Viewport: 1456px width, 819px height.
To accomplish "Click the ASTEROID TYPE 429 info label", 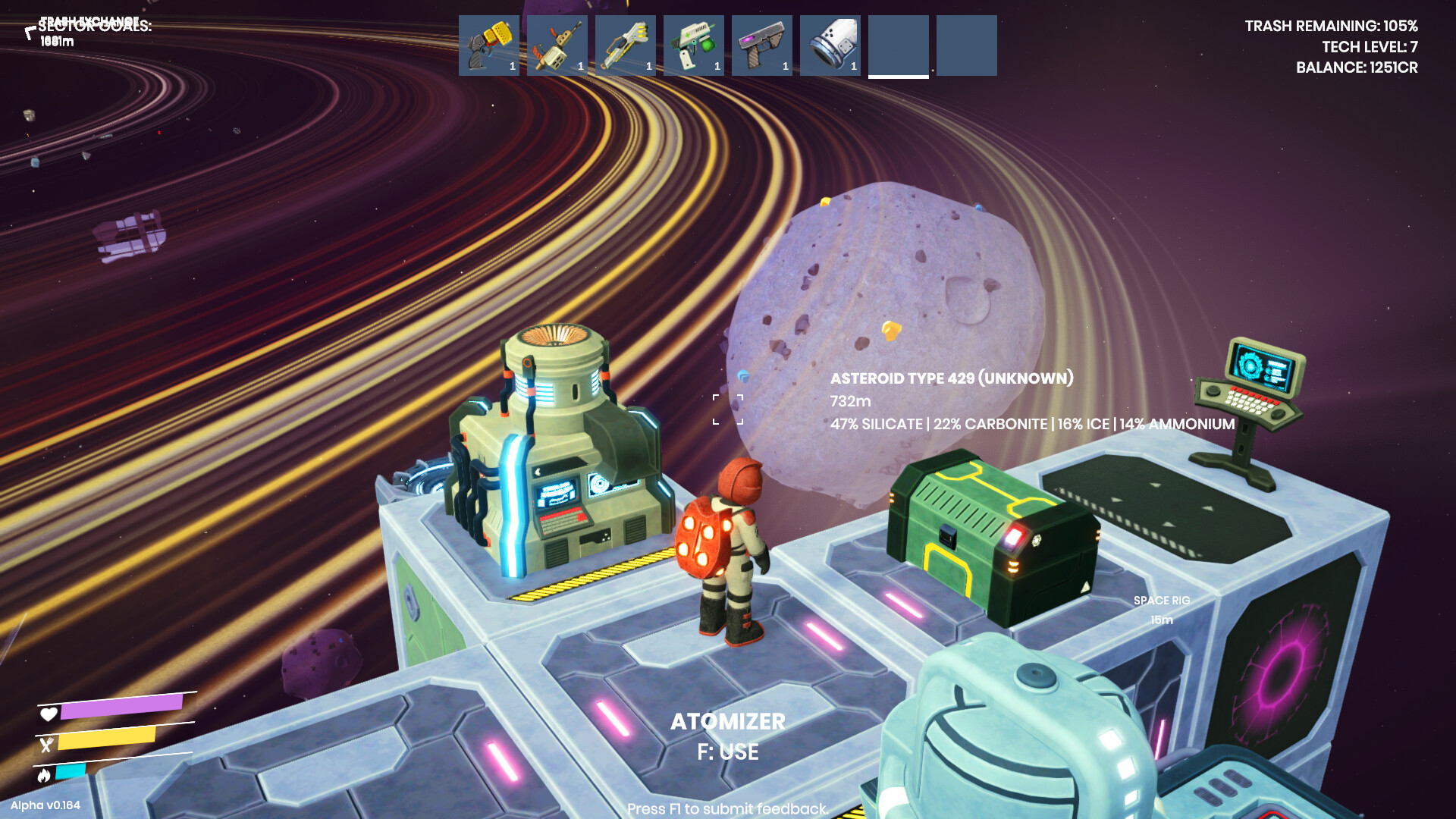I will pos(952,377).
